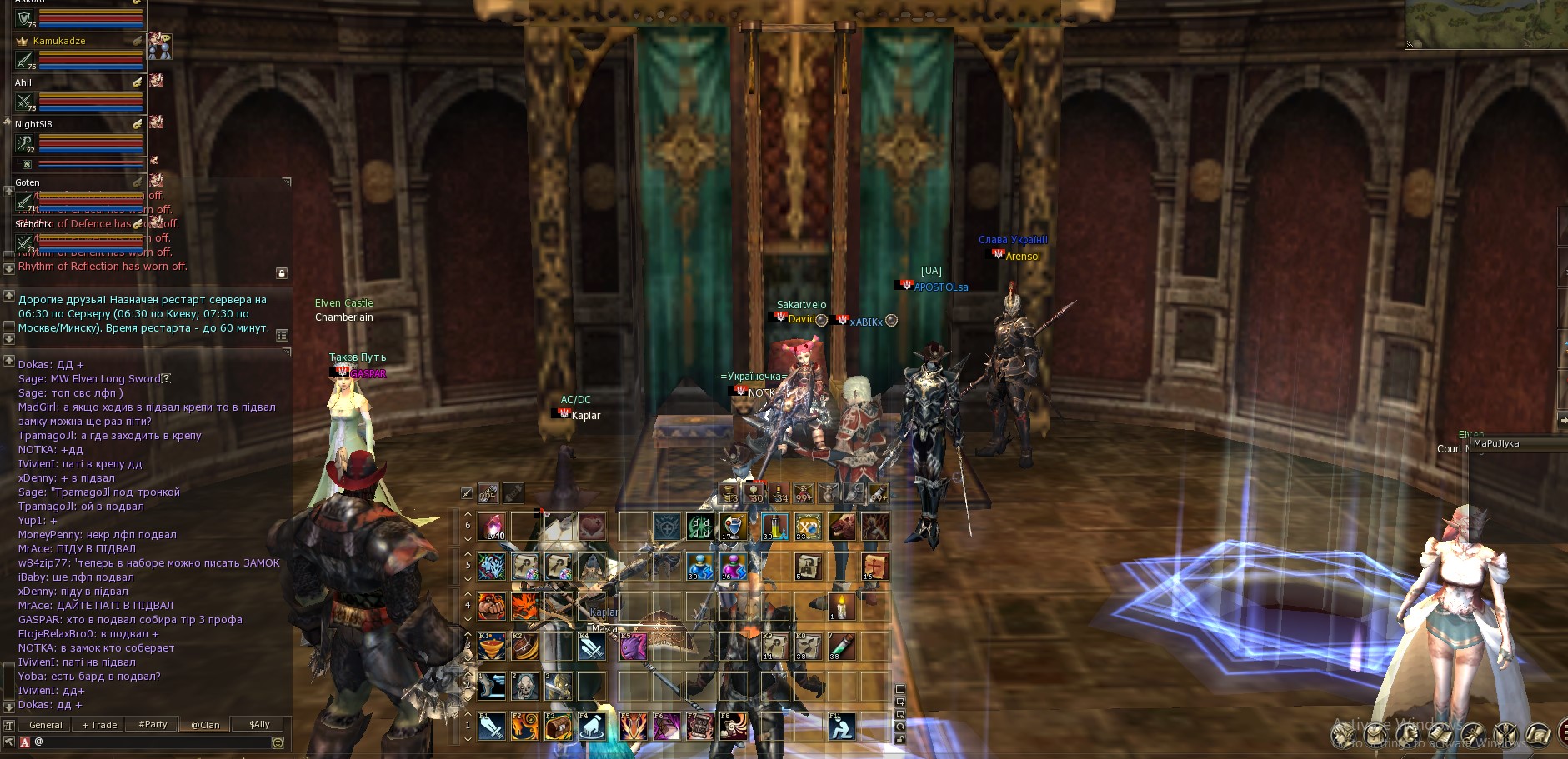The image size is (1568, 759).
Task: Activate the XP rune item
Action: tap(808, 527)
